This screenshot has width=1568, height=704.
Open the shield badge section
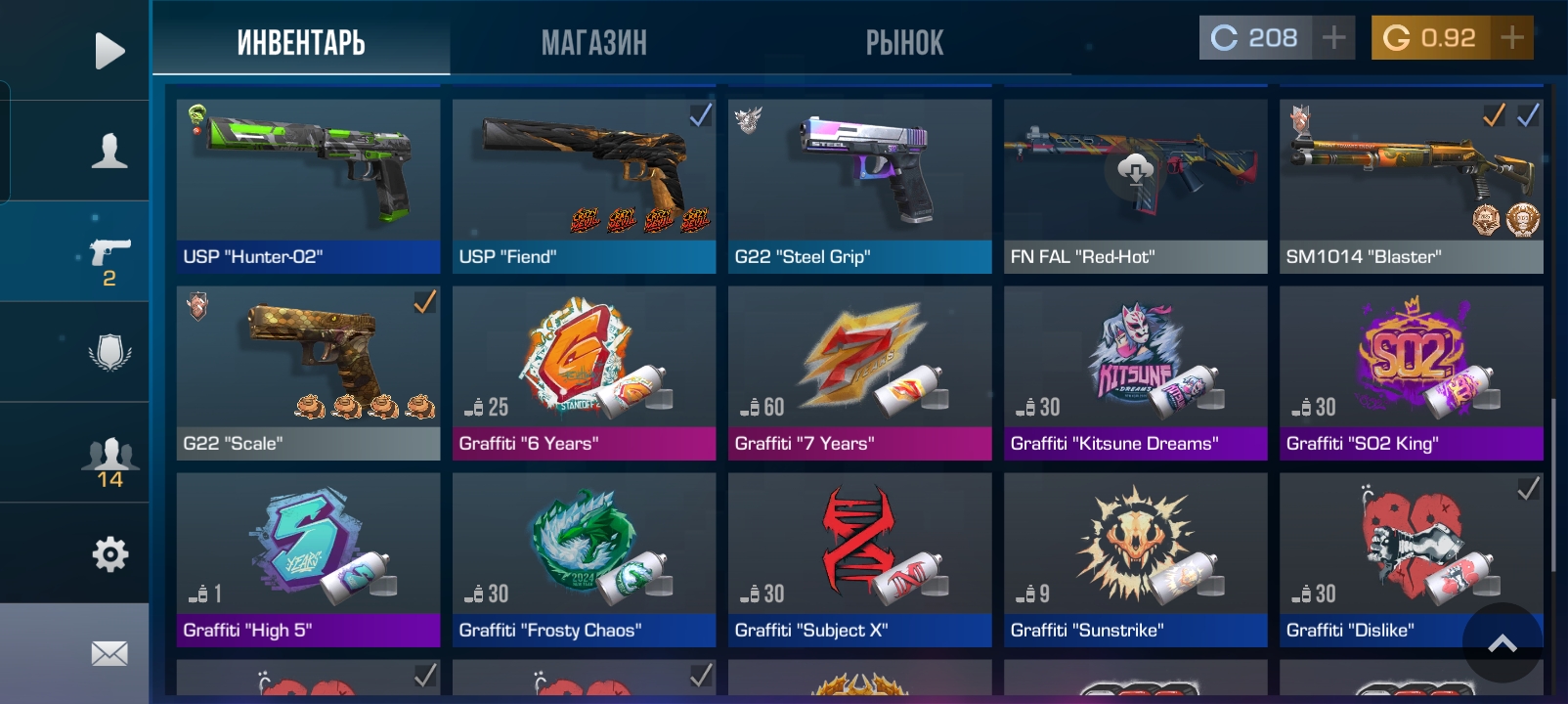coord(109,352)
